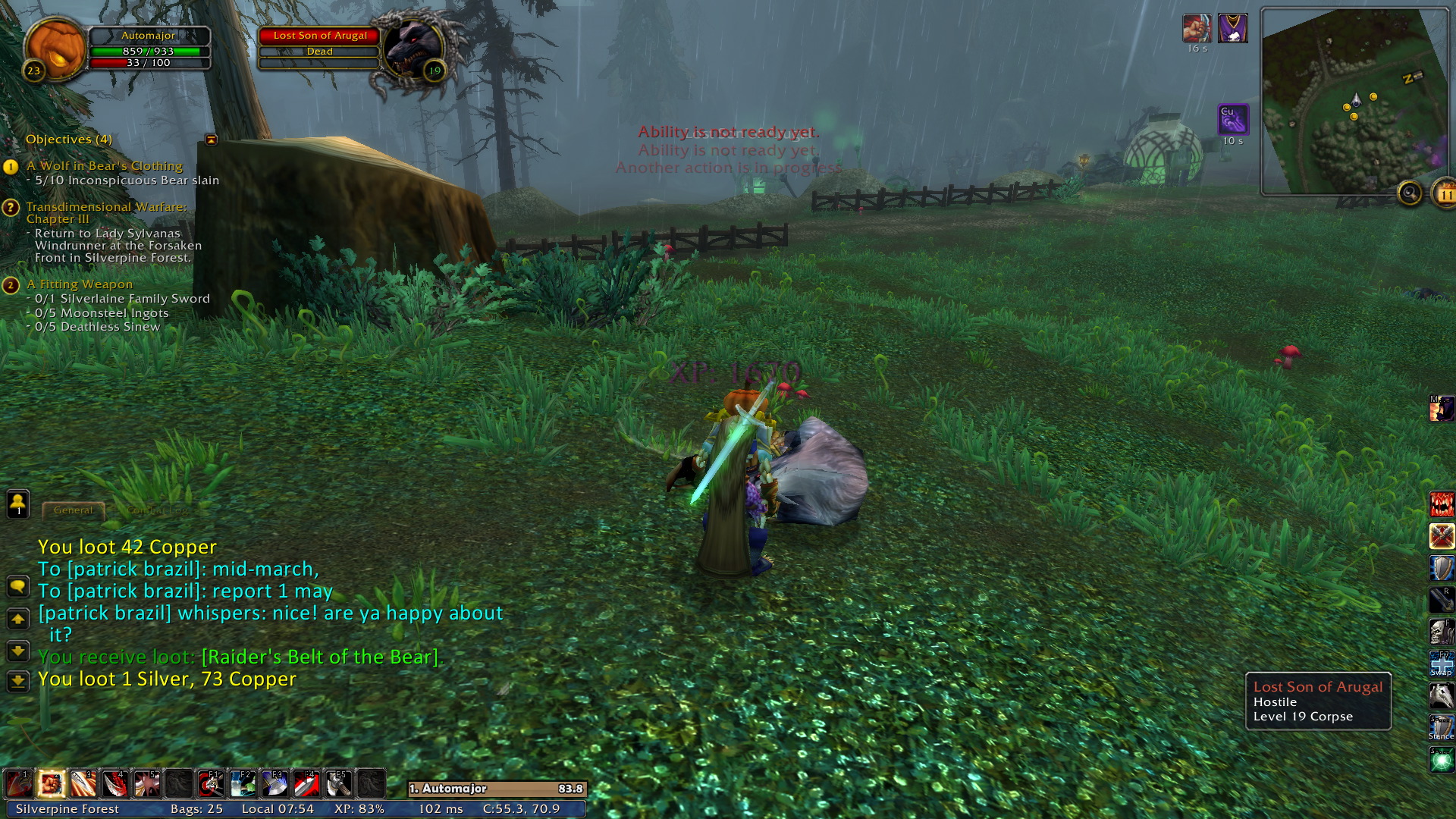Use the shield ability icon
This screenshot has width=1456, height=819.
(x=1442, y=568)
